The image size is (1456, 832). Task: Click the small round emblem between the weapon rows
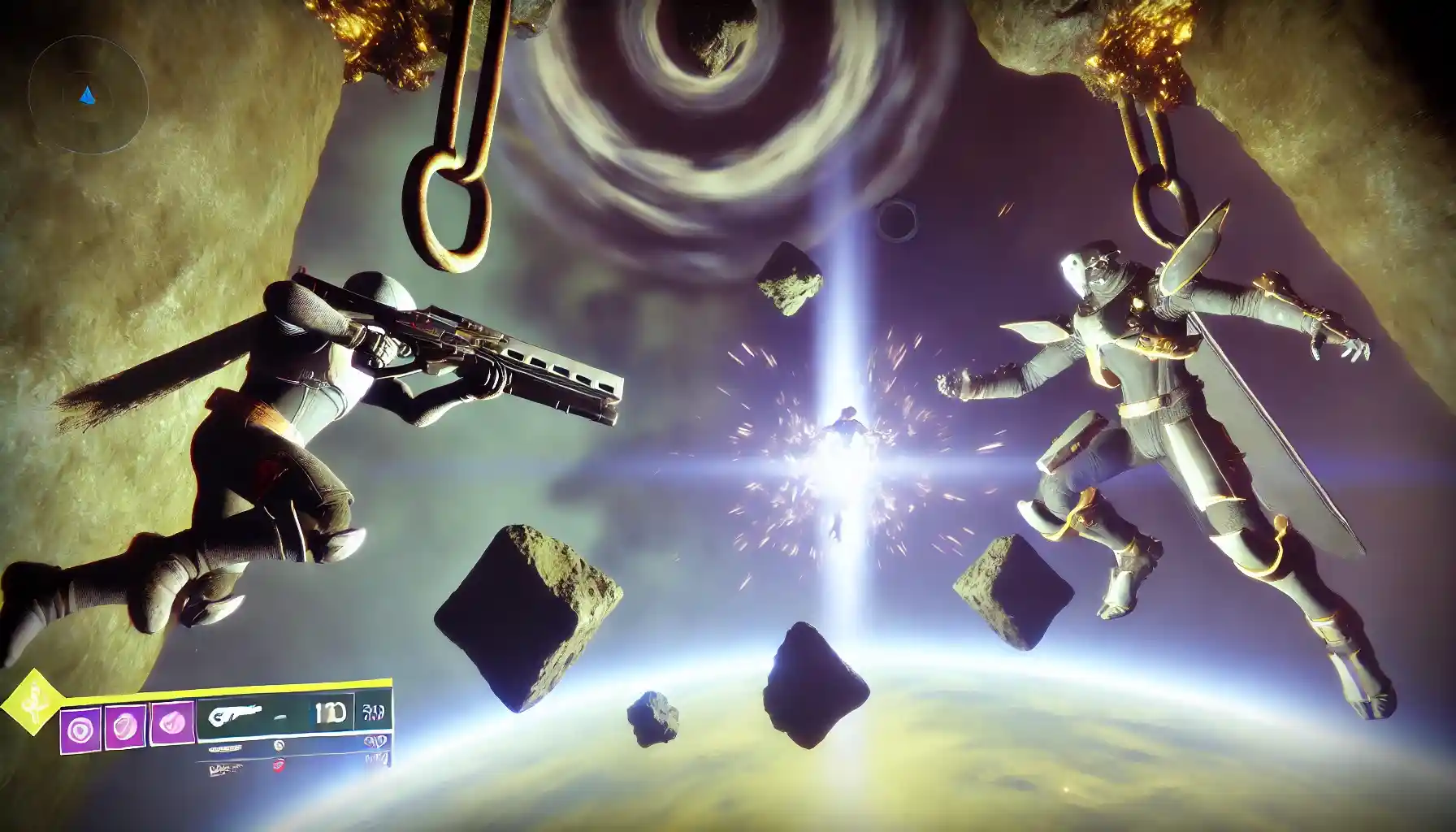tap(278, 744)
